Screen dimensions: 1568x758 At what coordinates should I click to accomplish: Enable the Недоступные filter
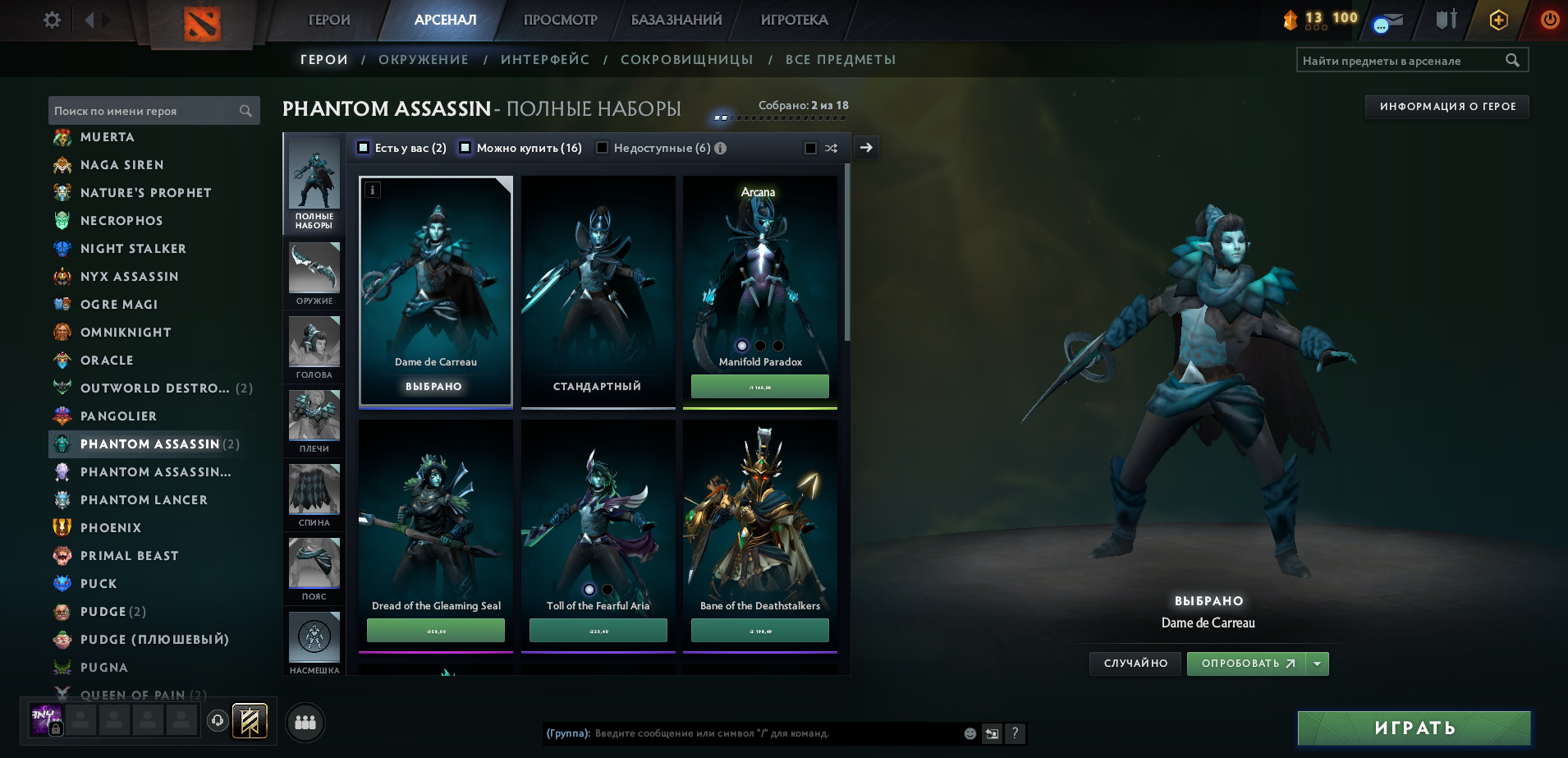click(x=603, y=148)
